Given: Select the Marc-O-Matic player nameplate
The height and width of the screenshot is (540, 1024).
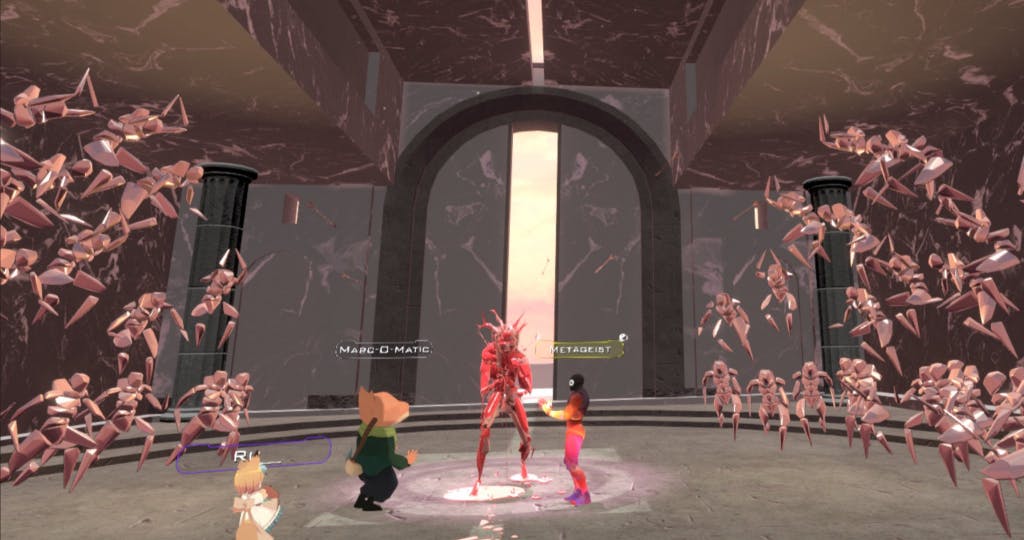Looking at the screenshot, I should tap(384, 349).
